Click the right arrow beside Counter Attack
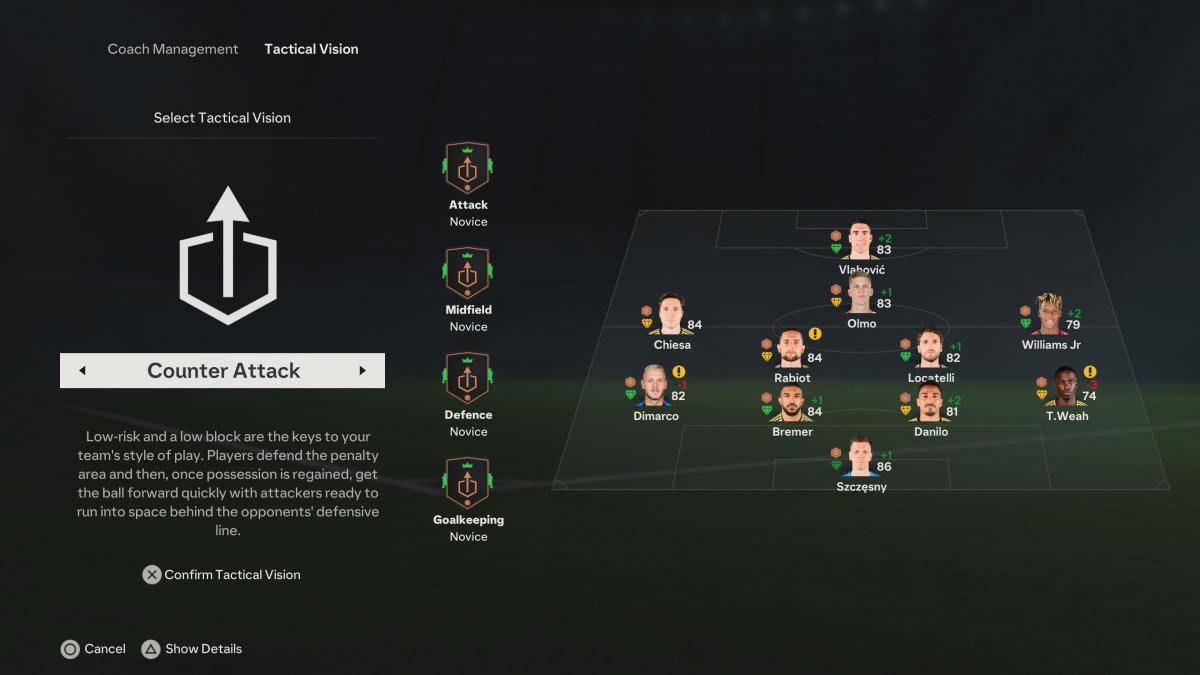This screenshot has height=675, width=1200. coord(362,371)
